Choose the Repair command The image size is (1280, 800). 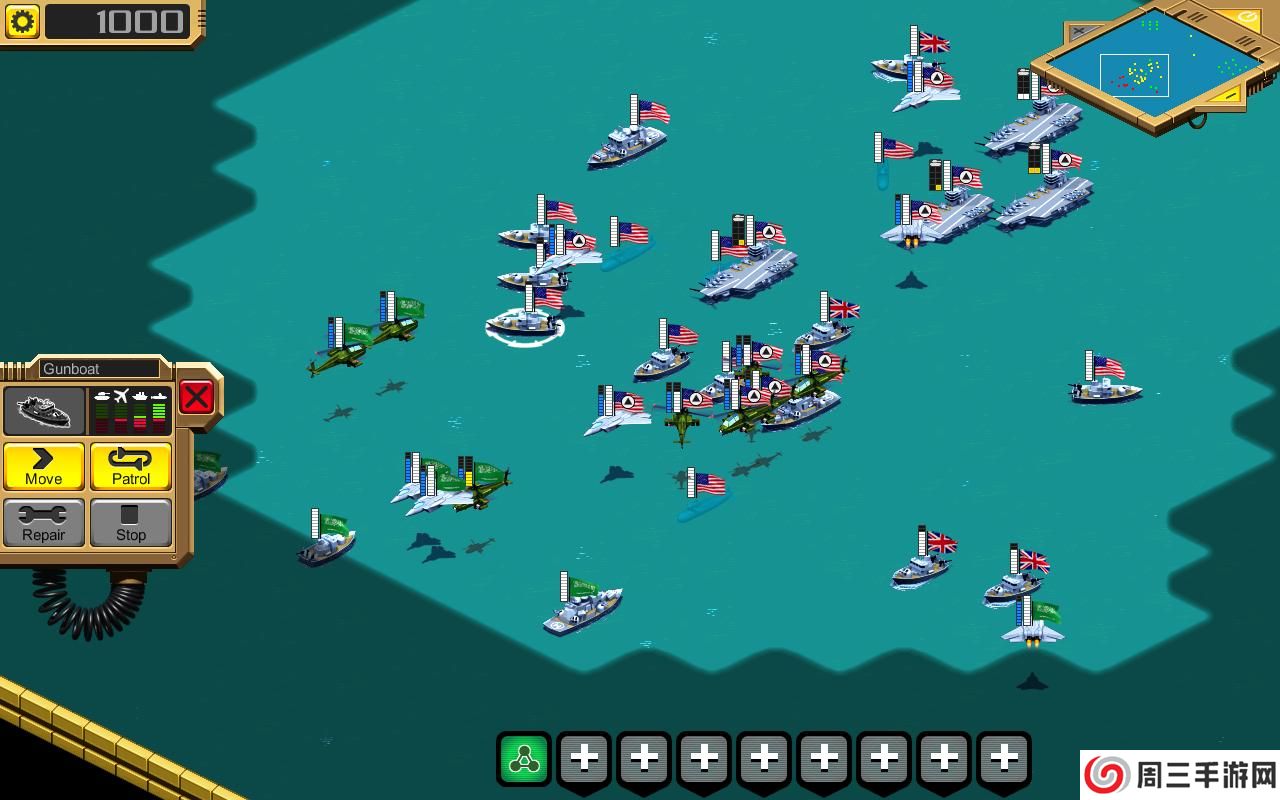(44, 523)
